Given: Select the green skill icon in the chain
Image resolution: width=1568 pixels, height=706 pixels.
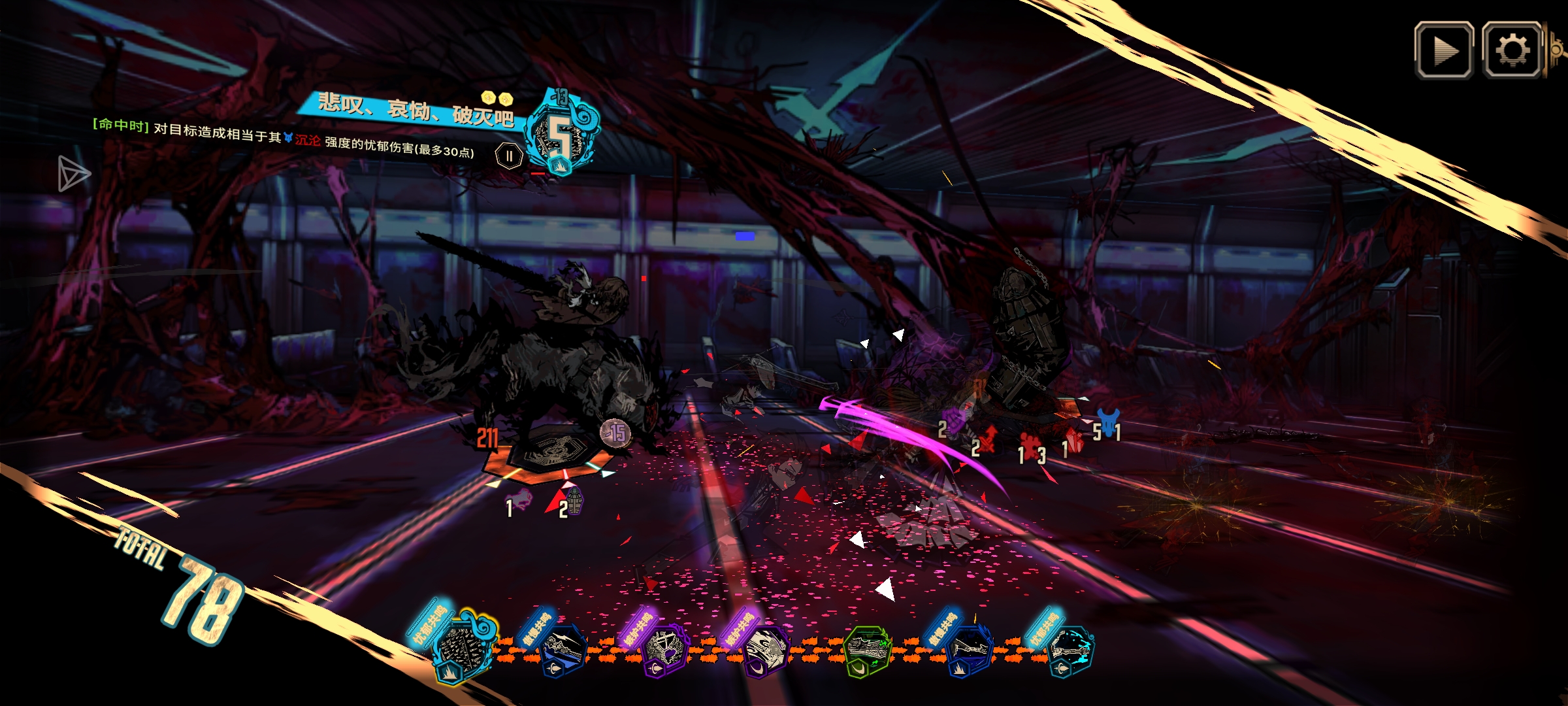Looking at the screenshot, I should 867,650.
